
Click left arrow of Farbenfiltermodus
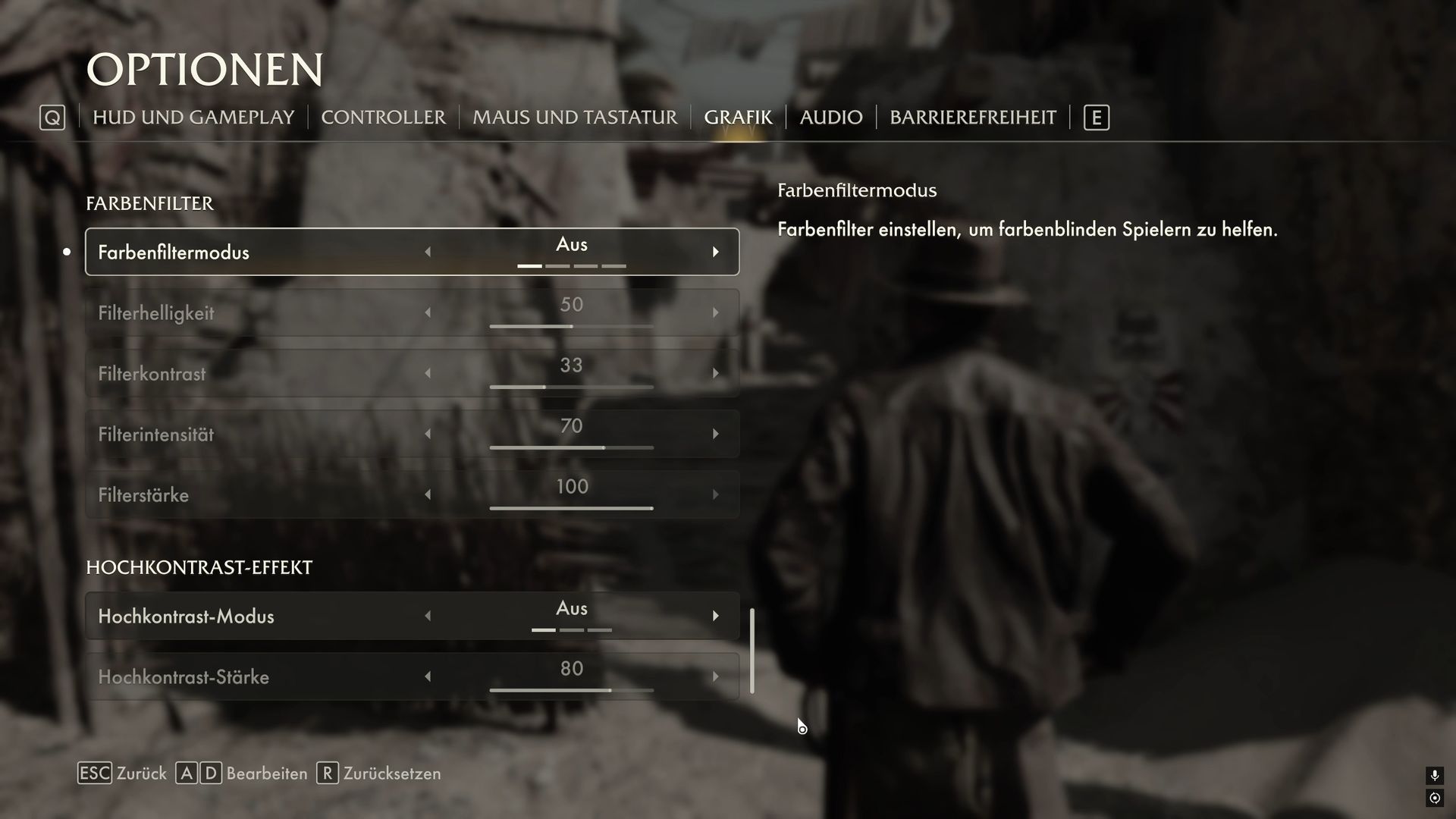[428, 252]
